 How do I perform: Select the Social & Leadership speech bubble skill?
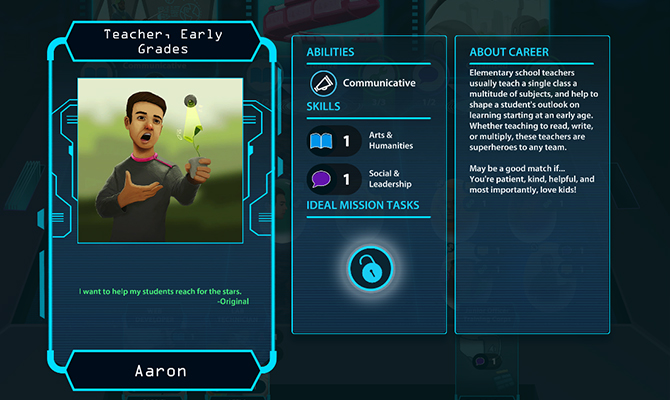322,179
